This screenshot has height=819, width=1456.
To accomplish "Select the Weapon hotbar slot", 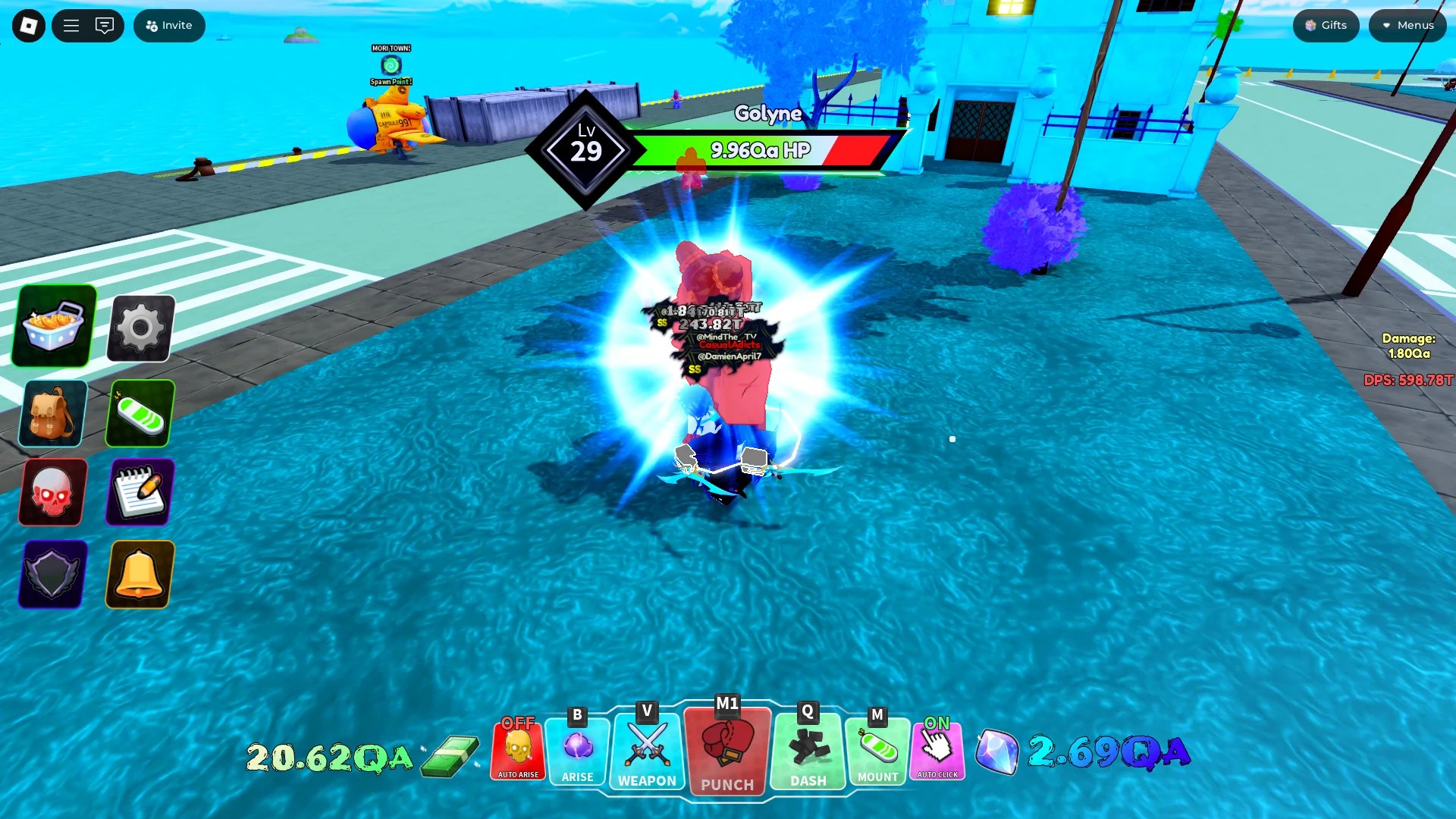I will [x=646, y=751].
